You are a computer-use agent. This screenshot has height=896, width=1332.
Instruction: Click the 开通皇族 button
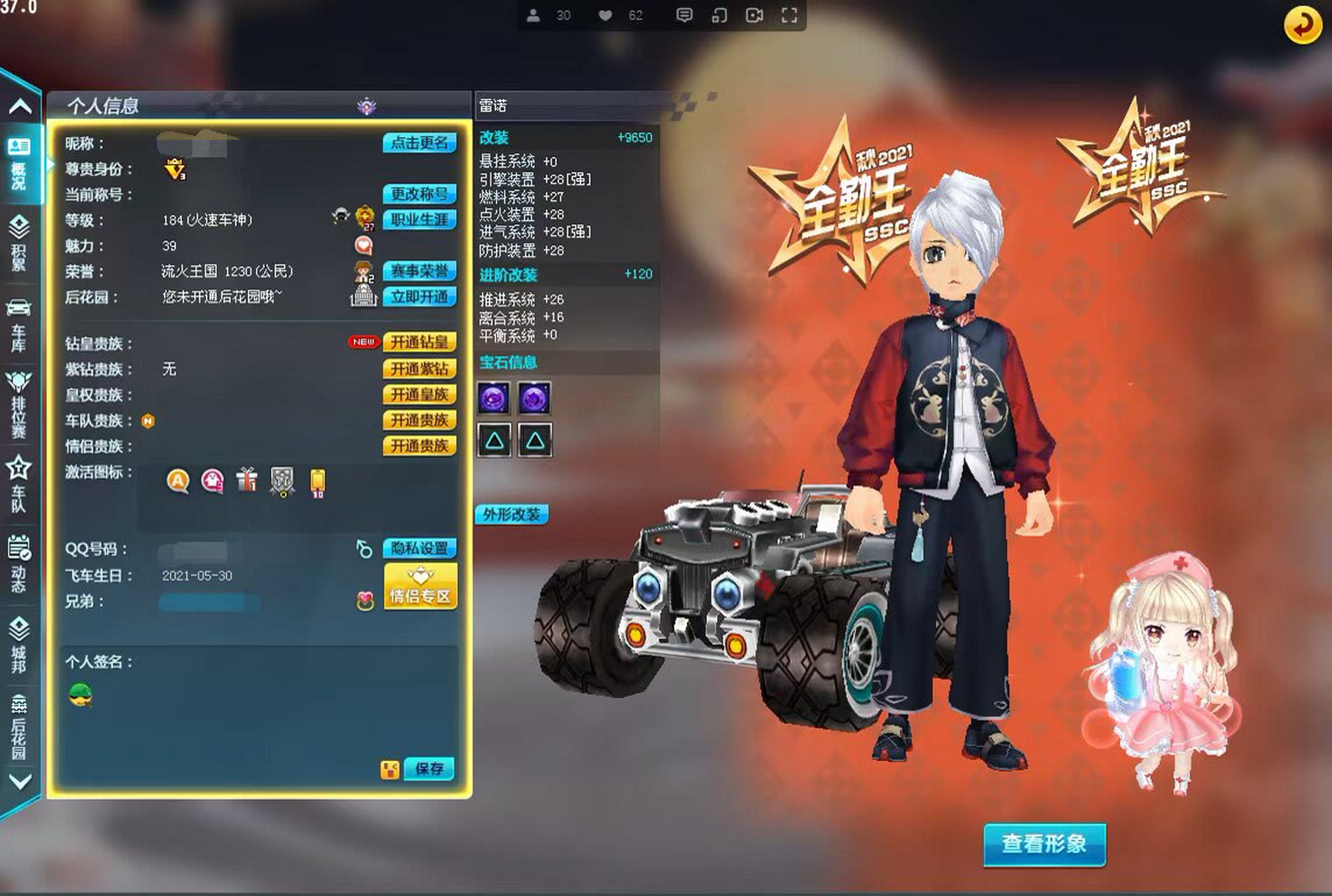[x=419, y=395]
